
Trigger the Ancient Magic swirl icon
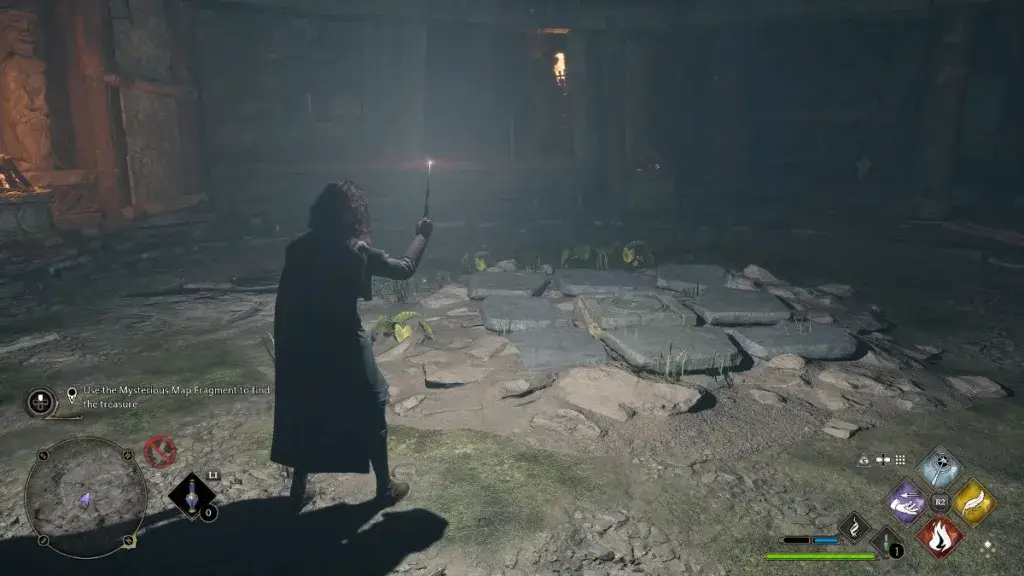tap(854, 527)
